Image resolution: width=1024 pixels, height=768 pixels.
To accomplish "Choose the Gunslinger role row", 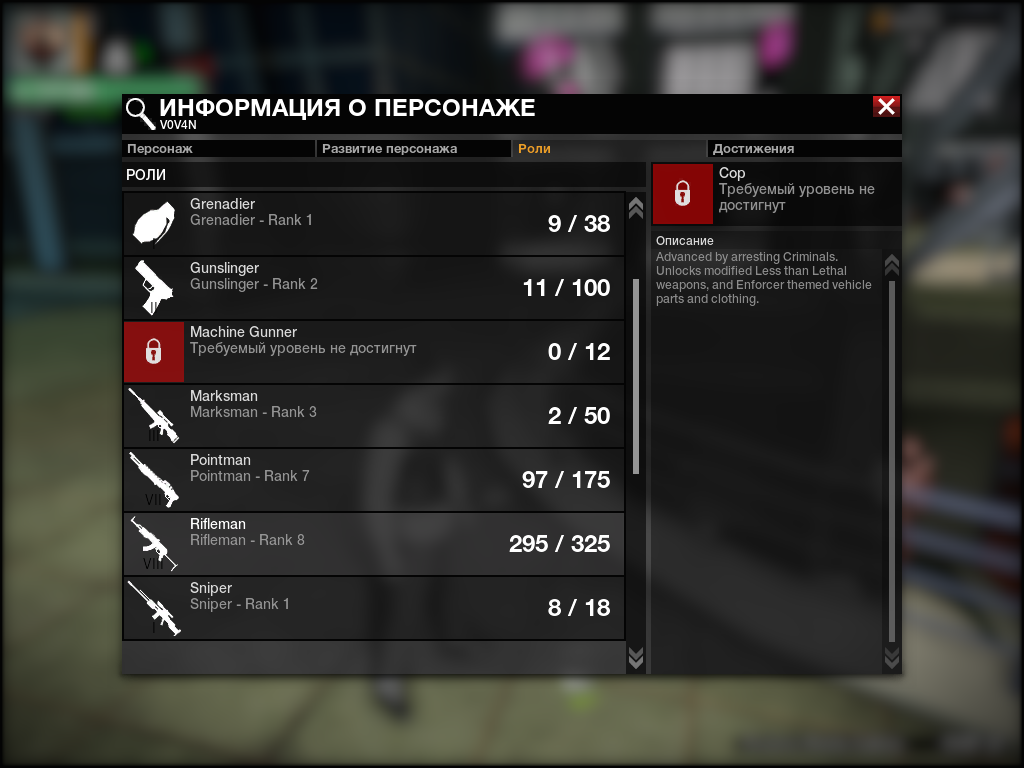I will coord(374,288).
